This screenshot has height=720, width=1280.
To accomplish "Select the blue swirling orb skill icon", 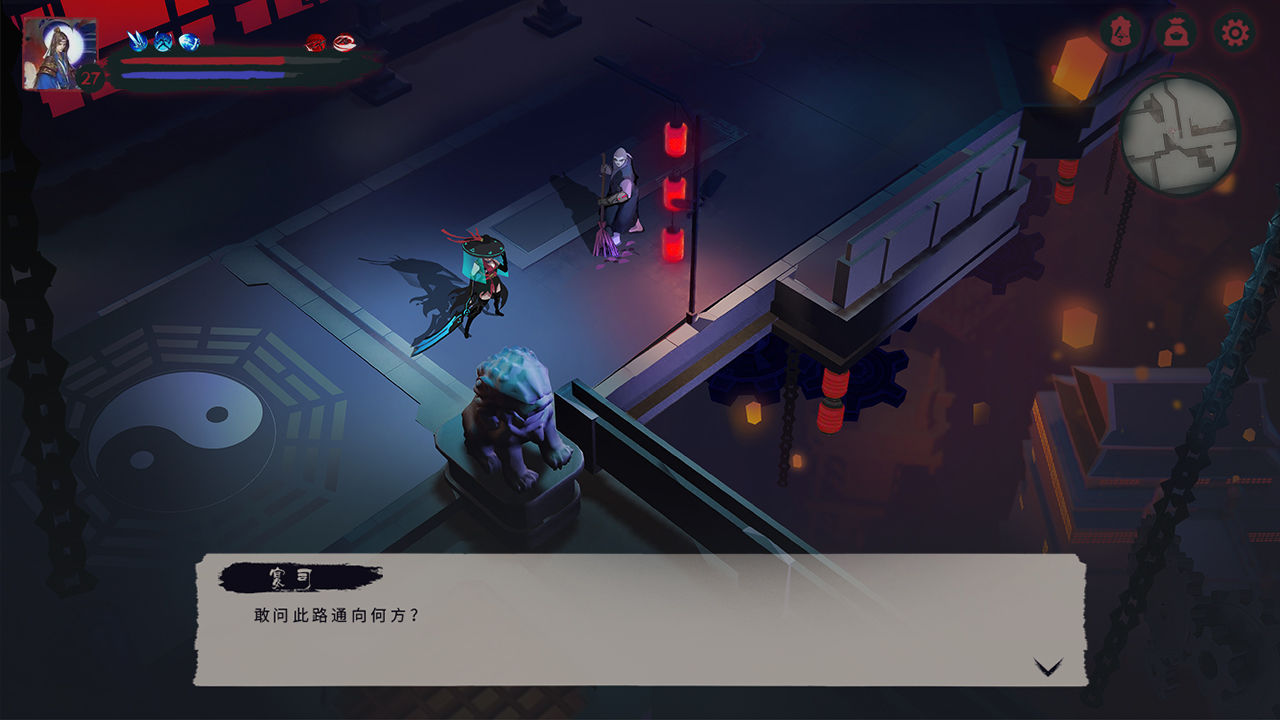I will [x=189, y=41].
